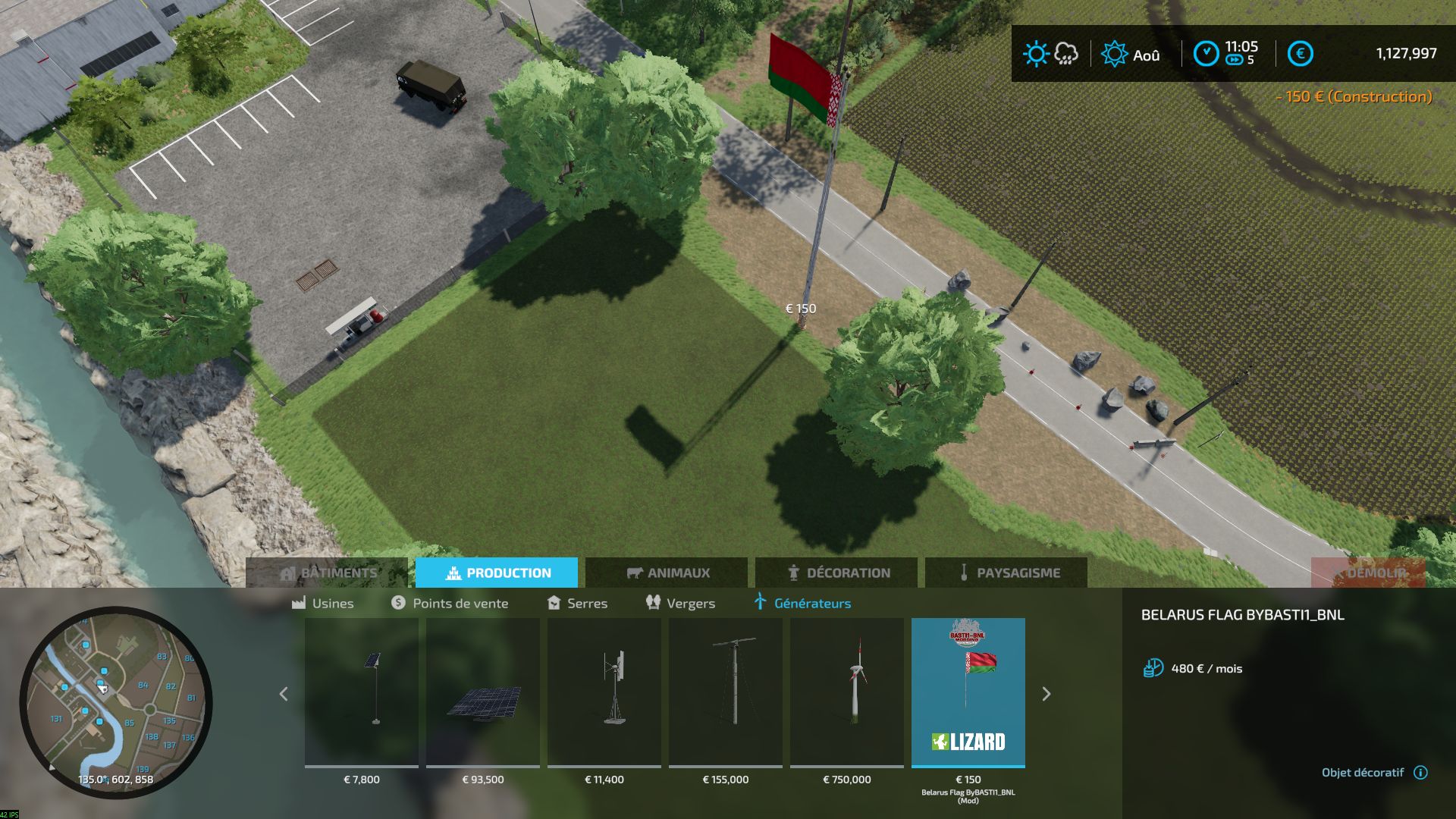Select the Vergers subcategory
Viewport: 1456px width, 819px height.
tap(680, 604)
